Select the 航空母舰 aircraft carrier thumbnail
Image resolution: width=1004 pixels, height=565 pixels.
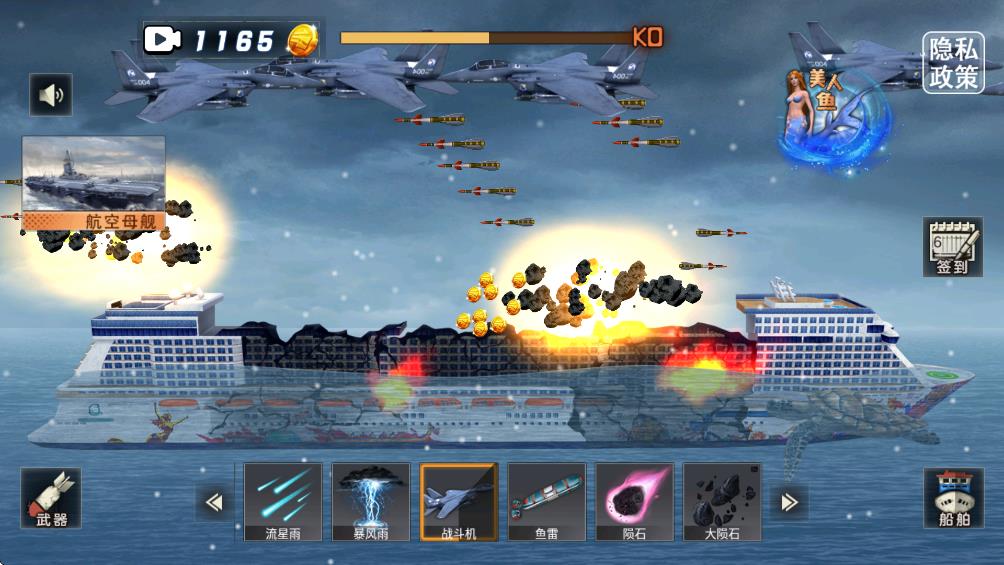pos(94,181)
